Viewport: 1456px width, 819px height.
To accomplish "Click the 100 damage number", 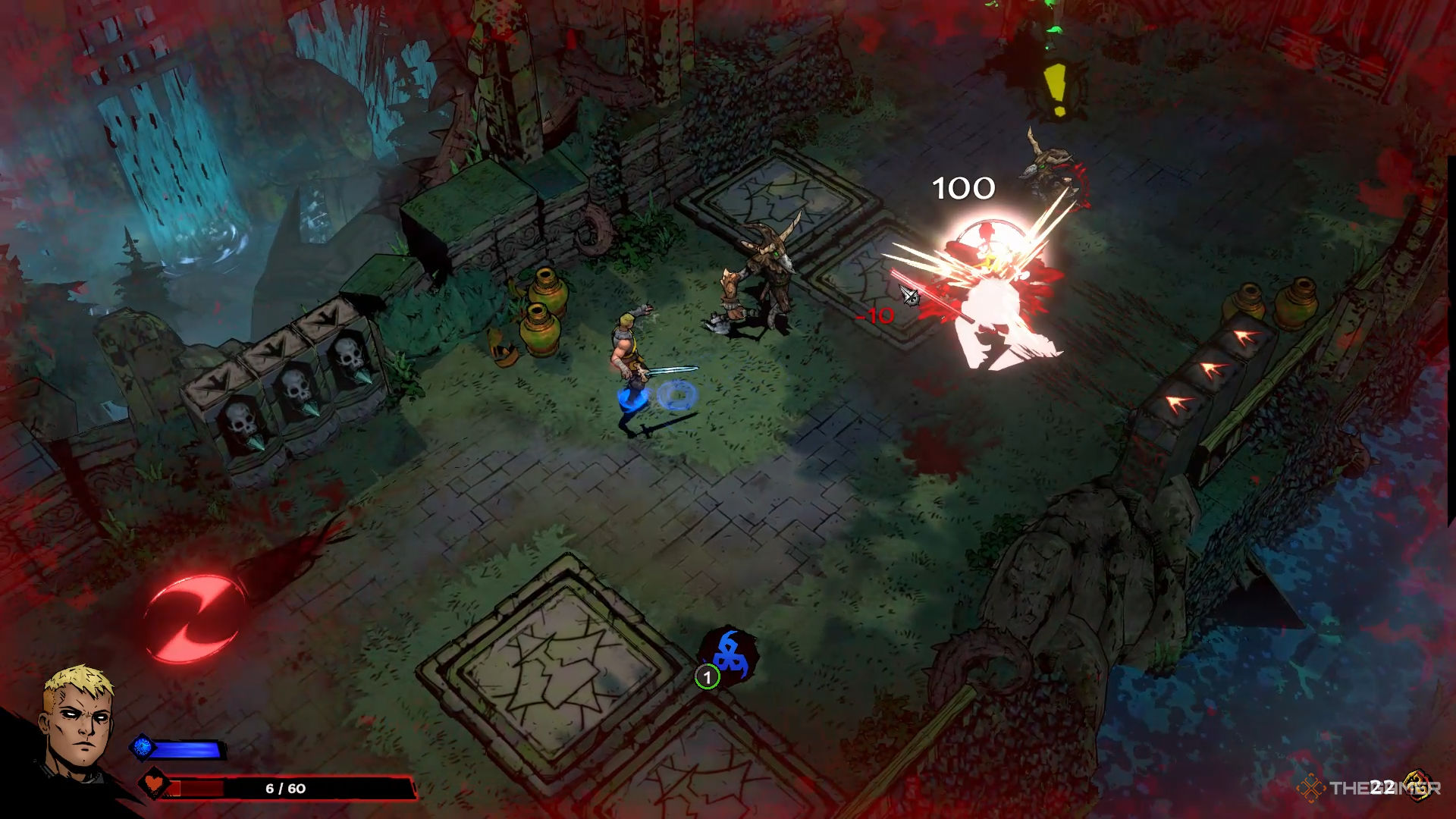I will point(963,187).
